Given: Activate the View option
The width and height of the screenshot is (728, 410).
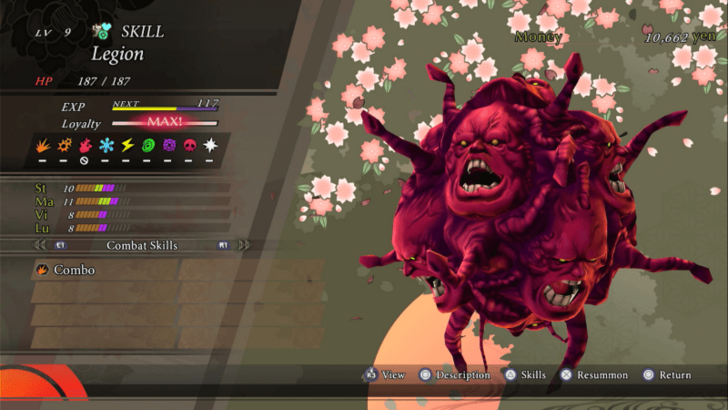Looking at the screenshot, I should (385, 375).
